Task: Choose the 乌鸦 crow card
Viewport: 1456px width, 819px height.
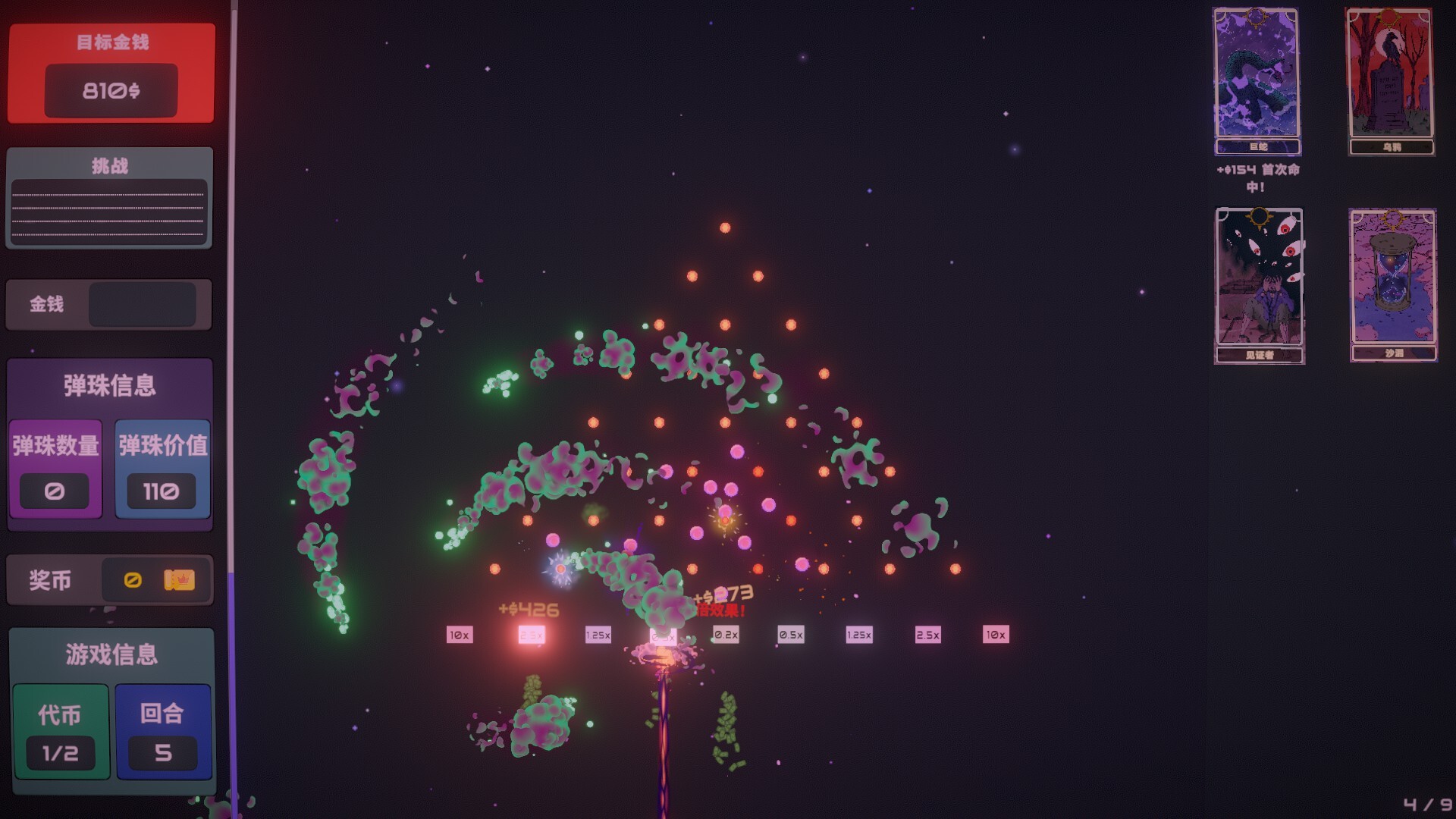Action: click(1390, 80)
